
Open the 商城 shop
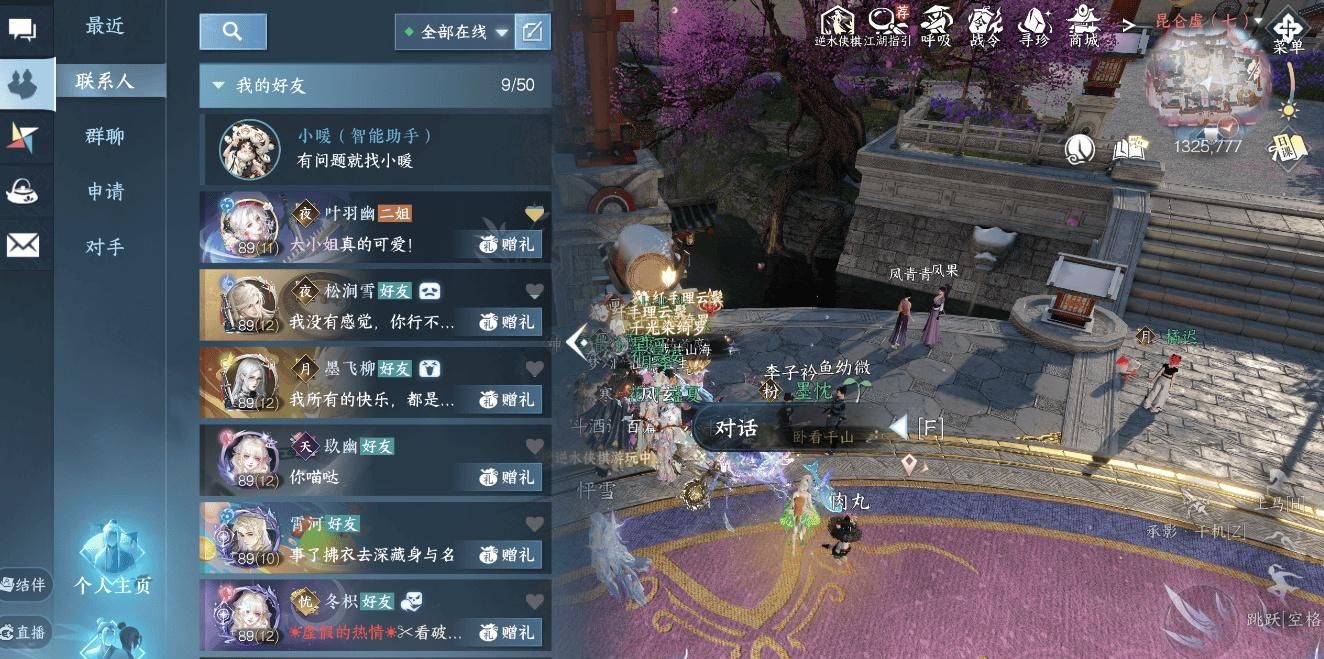tap(1083, 25)
